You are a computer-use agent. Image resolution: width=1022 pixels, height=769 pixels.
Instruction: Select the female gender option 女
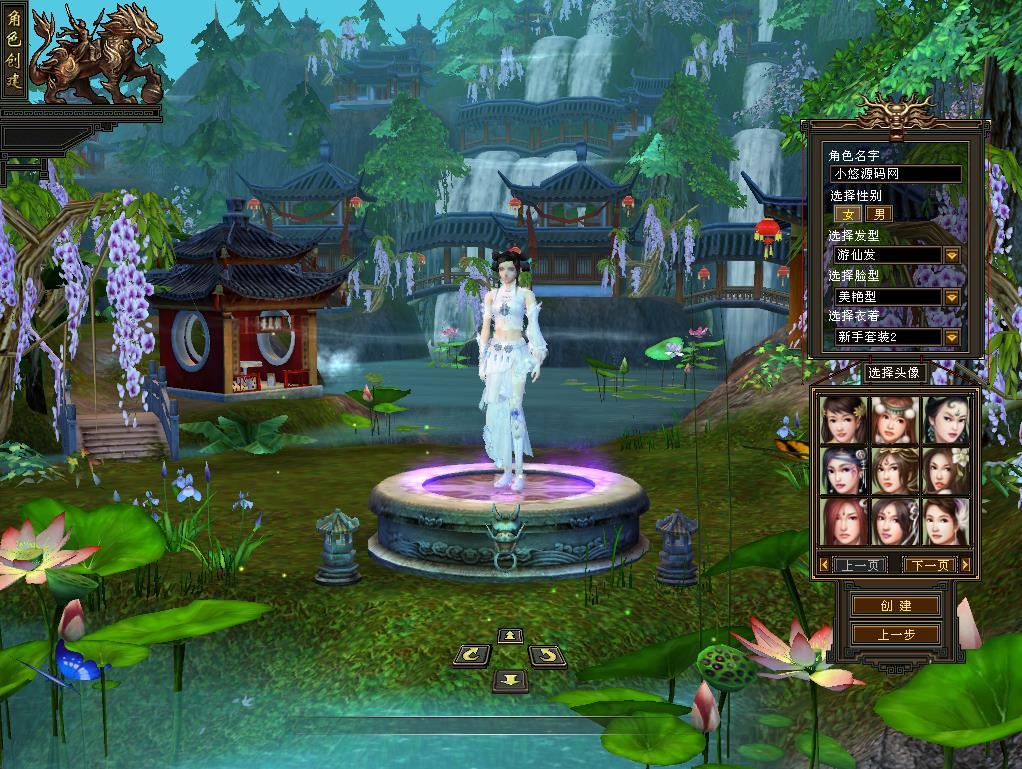coord(848,214)
